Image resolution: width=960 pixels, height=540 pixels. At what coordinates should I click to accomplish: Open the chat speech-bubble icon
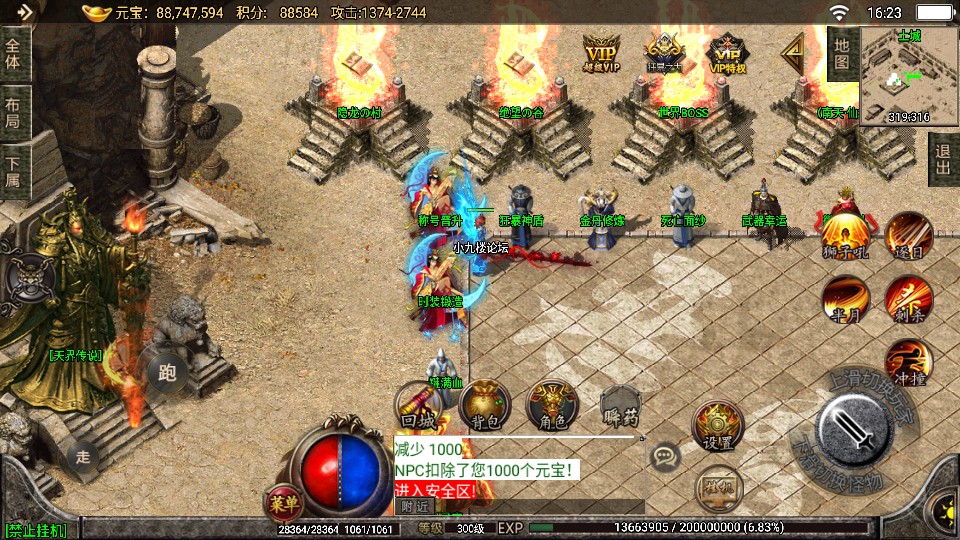pyautogui.click(x=665, y=458)
